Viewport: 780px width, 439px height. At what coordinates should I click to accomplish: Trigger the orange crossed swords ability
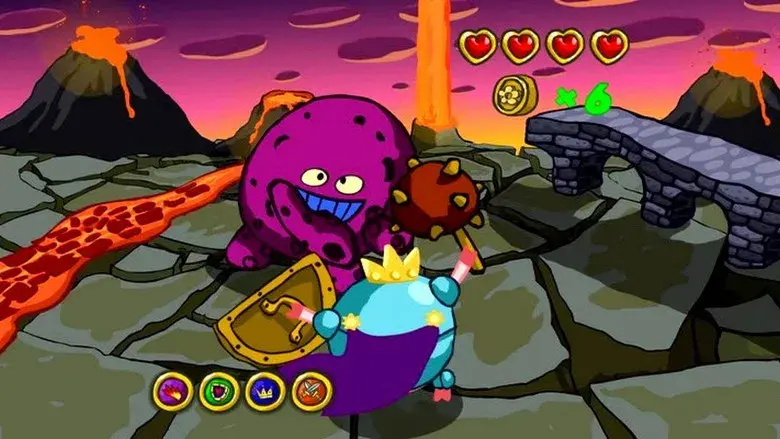point(312,391)
